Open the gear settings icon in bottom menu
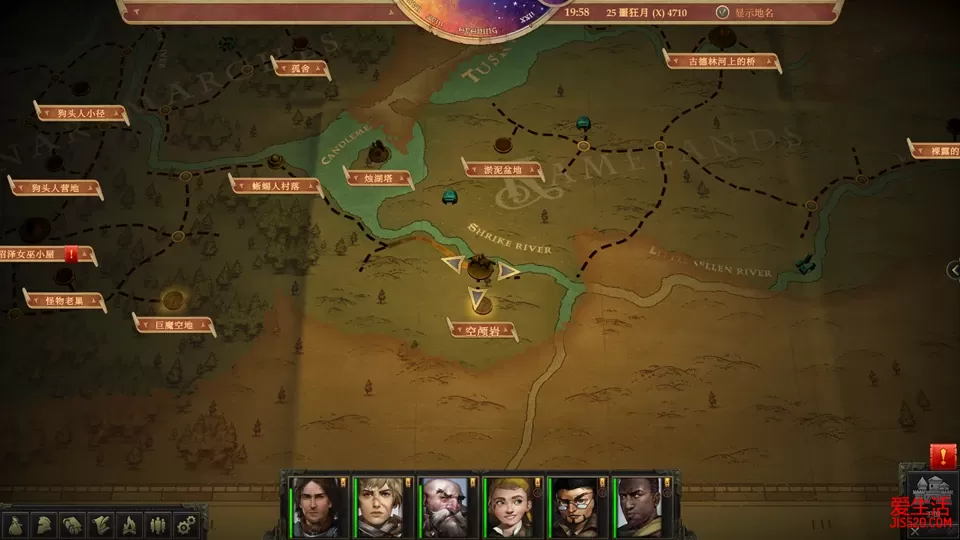This screenshot has width=960, height=540. (x=185, y=524)
